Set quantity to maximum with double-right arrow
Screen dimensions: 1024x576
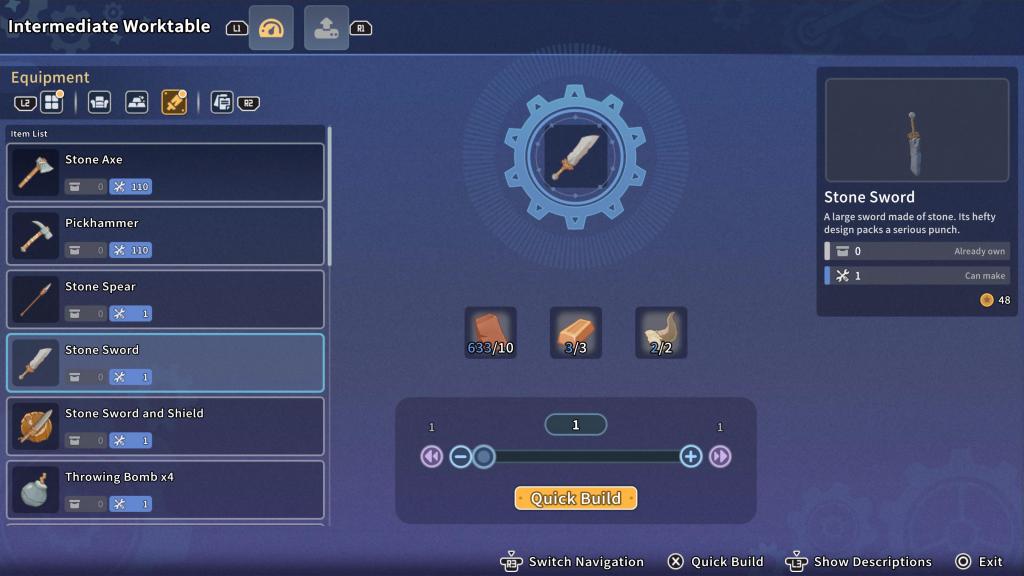[x=720, y=457]
